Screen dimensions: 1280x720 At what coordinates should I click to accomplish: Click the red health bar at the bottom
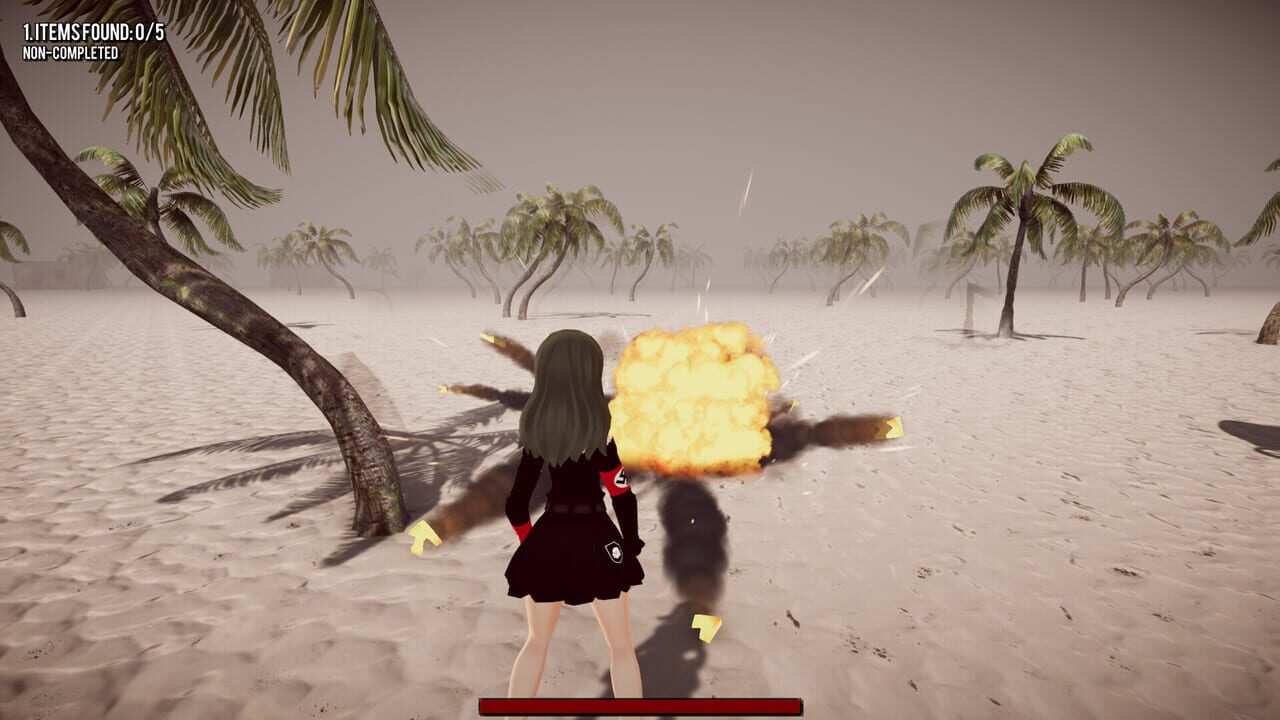[x=640, y=703]
